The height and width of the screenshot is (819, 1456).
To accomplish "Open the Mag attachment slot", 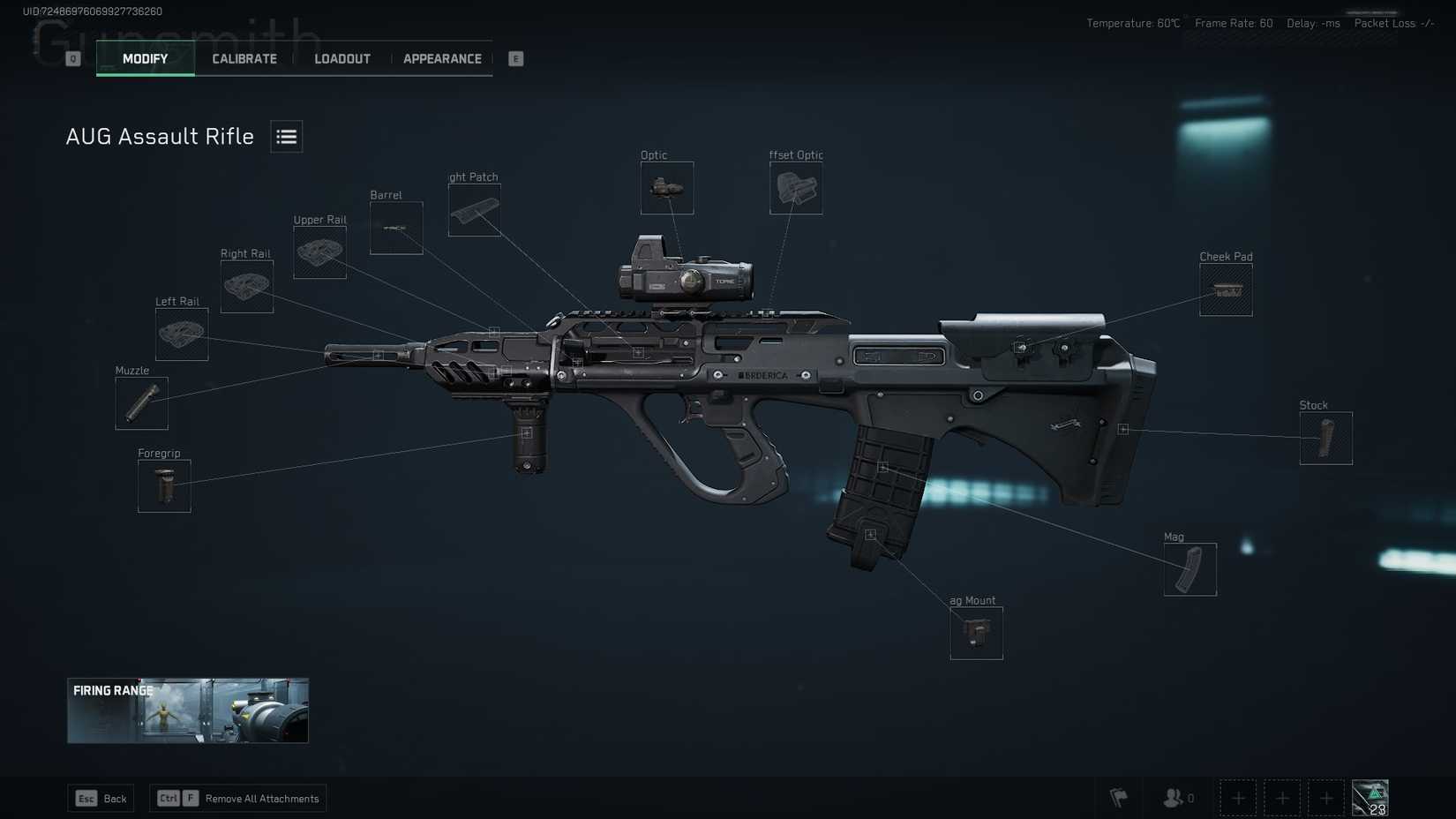I will (x=1190, y=569).
